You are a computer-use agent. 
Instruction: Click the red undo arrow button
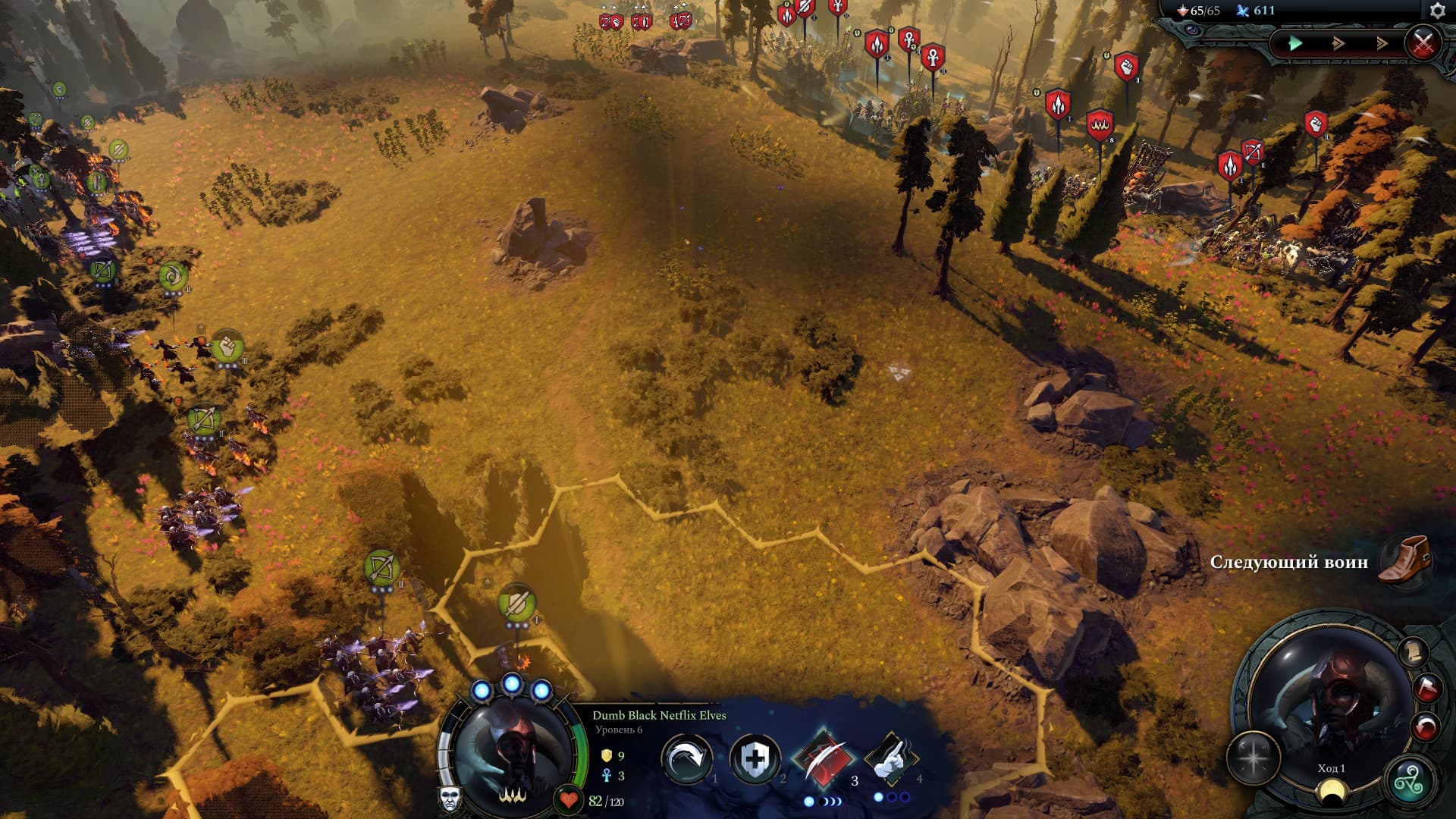(1425, 728)
